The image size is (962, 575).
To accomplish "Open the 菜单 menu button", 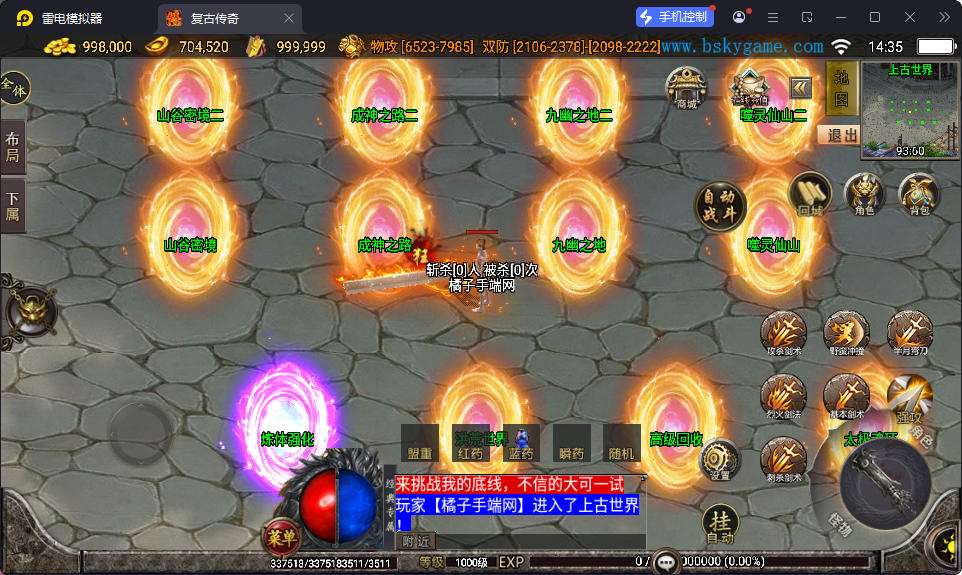I will coord(282,537).
